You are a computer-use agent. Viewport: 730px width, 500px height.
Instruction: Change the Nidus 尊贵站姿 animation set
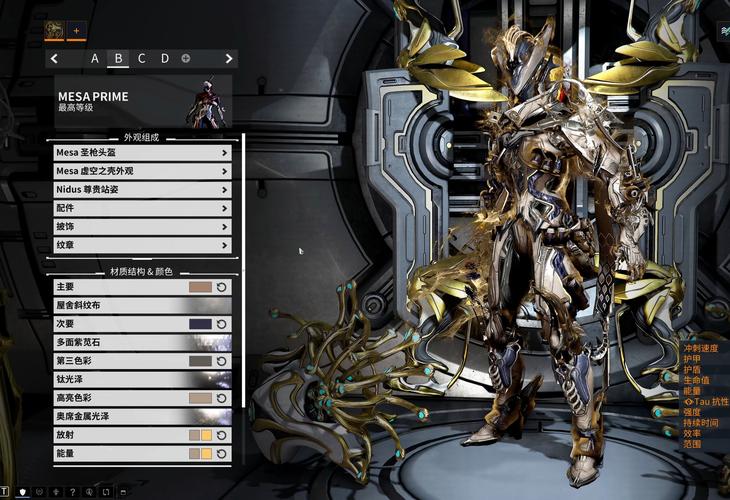click(x=143, y=190)
